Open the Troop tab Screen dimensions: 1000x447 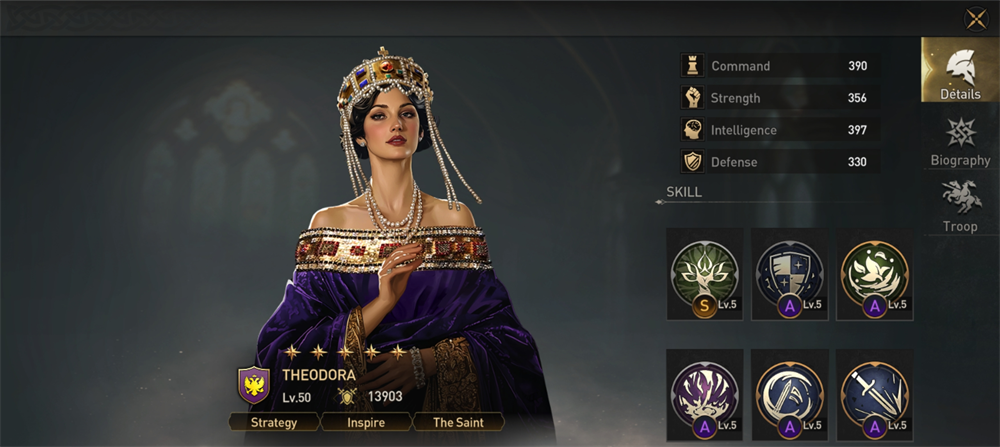[960, 206]
